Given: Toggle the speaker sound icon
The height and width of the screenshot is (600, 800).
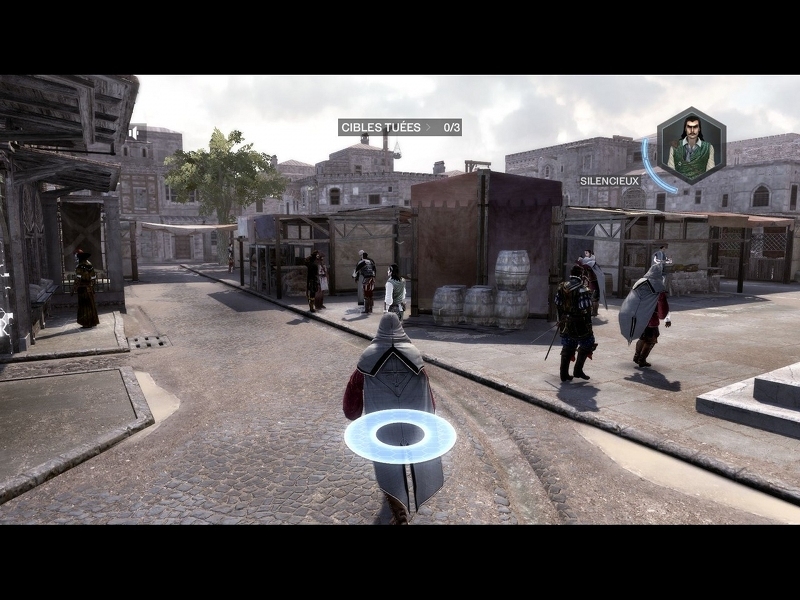Looking at the screenshot, I should (x=134, y=133).
